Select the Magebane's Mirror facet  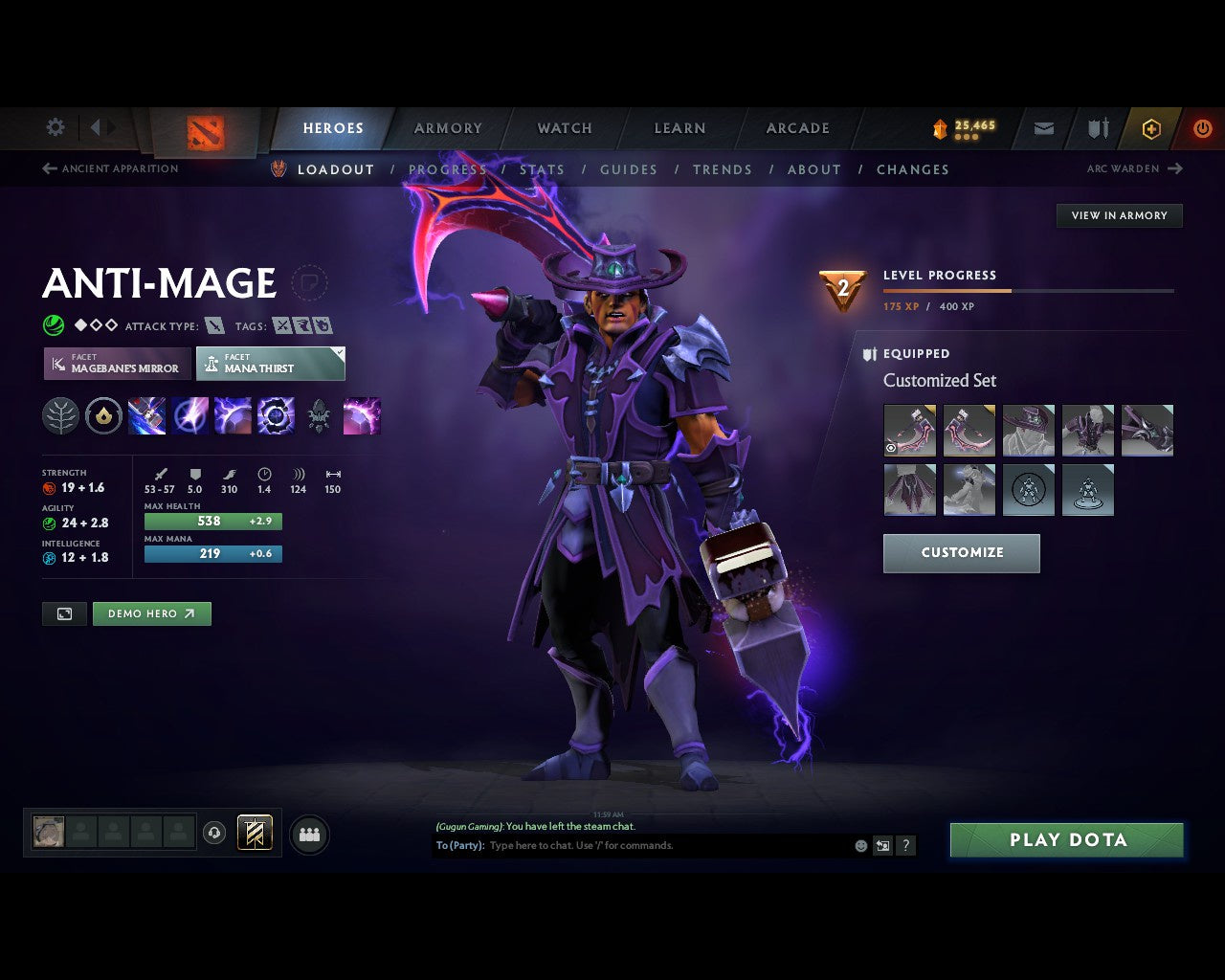coord(116,364)
